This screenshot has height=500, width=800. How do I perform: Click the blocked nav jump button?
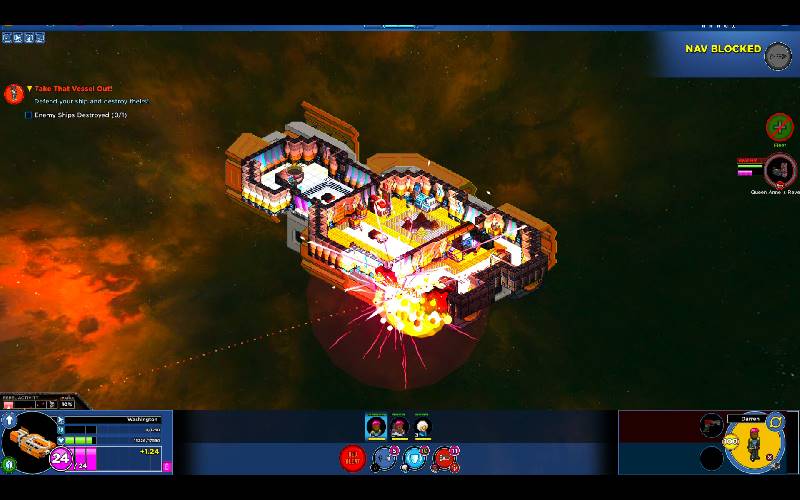point(777,56)
